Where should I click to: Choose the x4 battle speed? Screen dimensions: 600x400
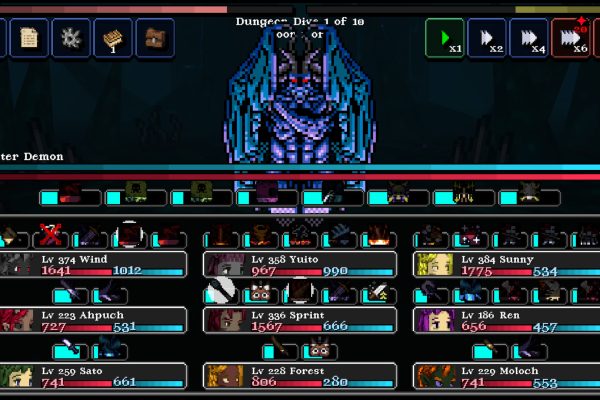pyautogui.click(x=528, y=39)
